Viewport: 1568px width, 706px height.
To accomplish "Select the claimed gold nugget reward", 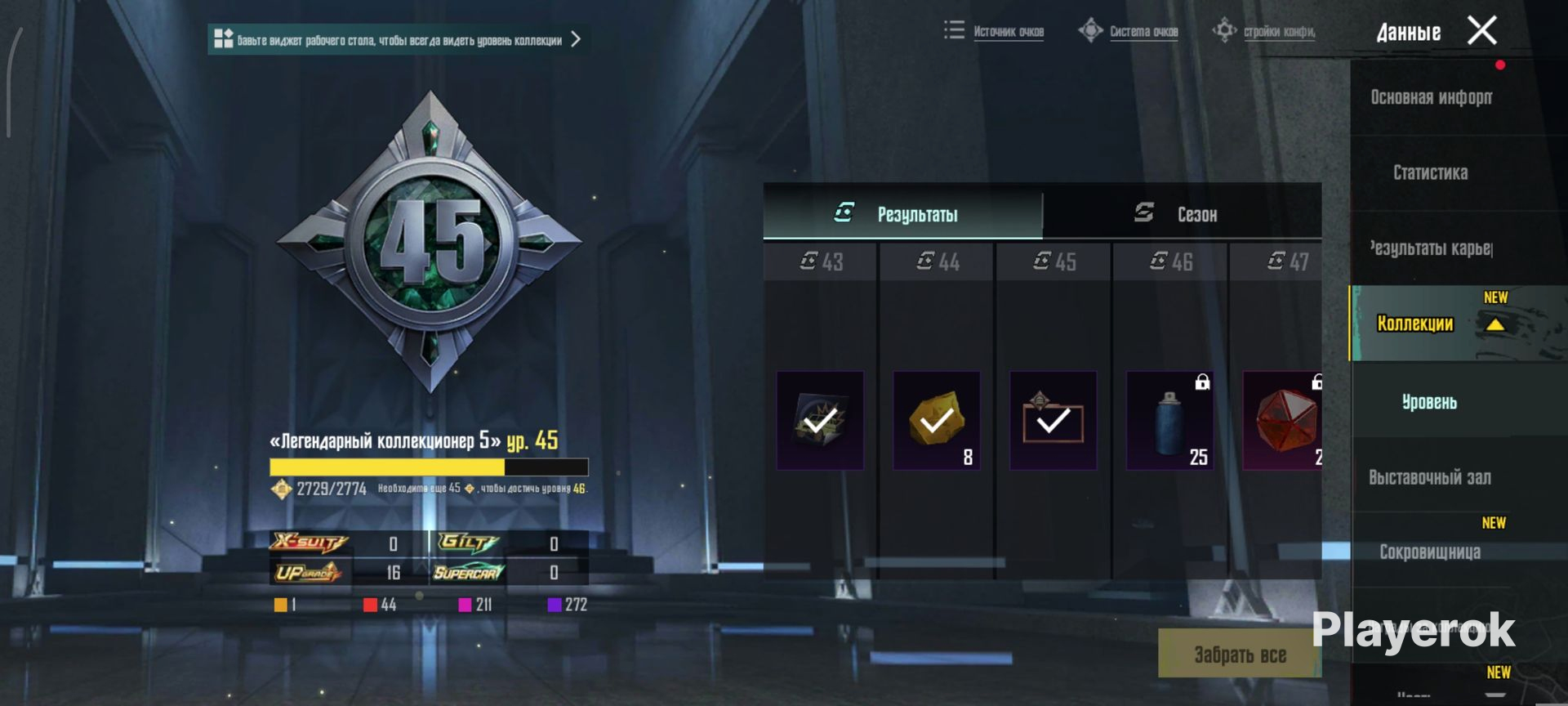I will (937, 421).
